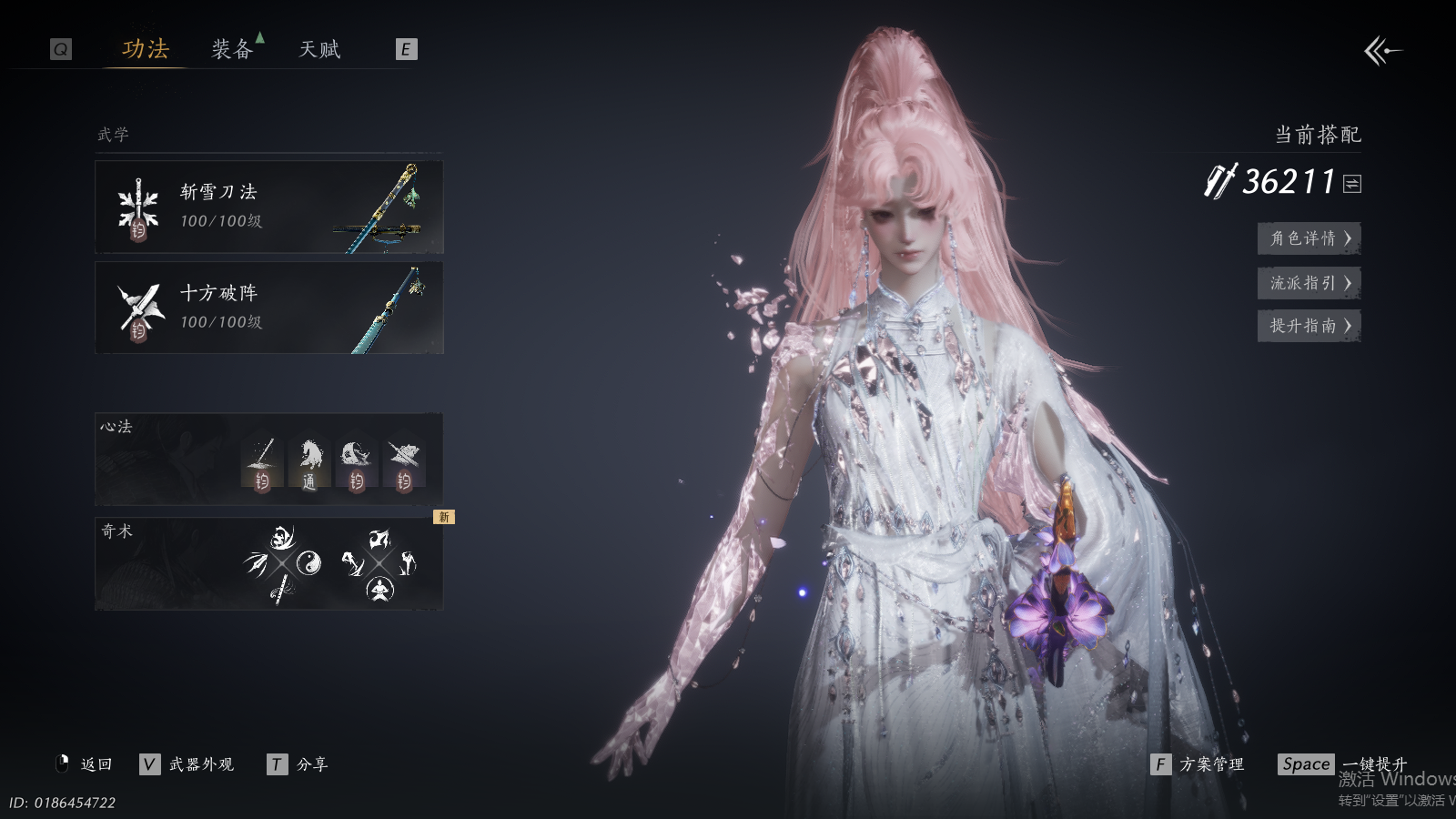
Task: Open 角色详情 character details
Action: [1309, 238]
